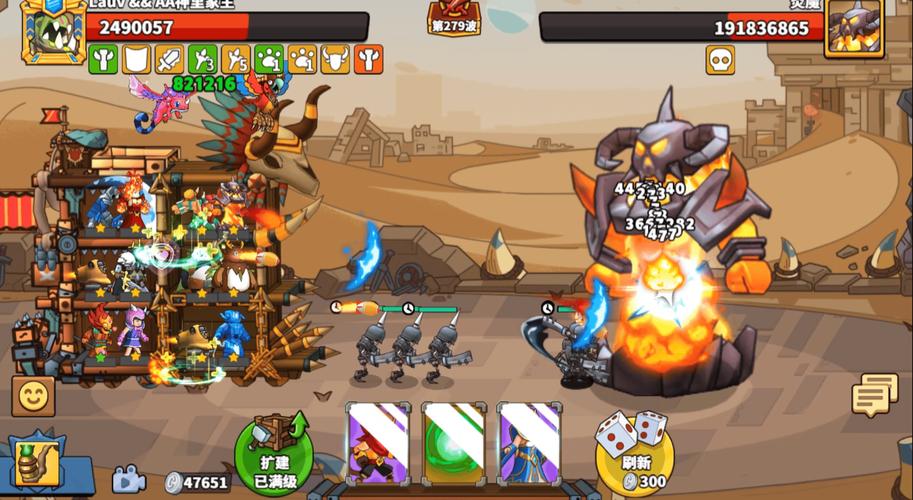This screenshot has width=913, height=500.
Task: Select the red-haired warrior card
Action: coord(378,441)
